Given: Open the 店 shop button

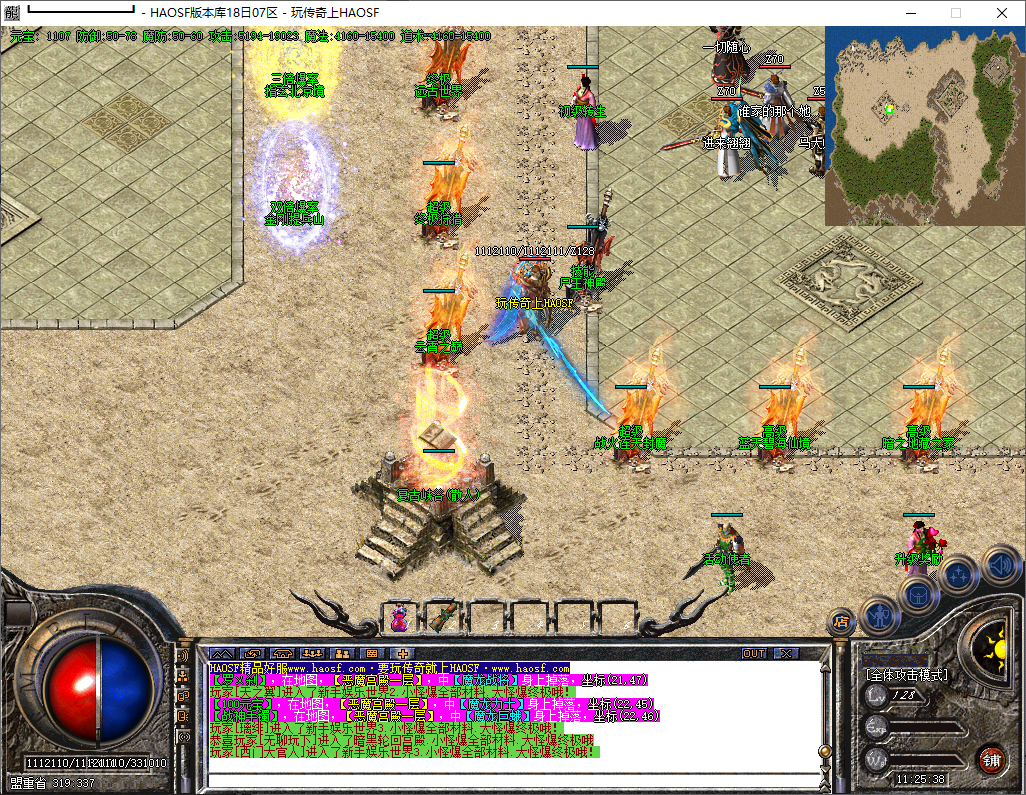Looking at the screenshot, I should pyautogui.click(x=841, y=621).
